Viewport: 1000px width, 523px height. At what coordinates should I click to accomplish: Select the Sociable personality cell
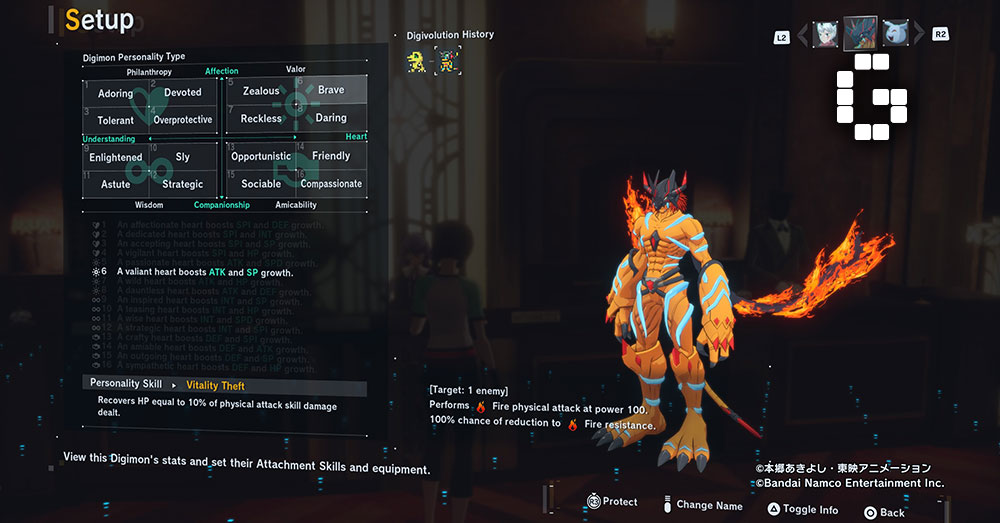[261, 184]
